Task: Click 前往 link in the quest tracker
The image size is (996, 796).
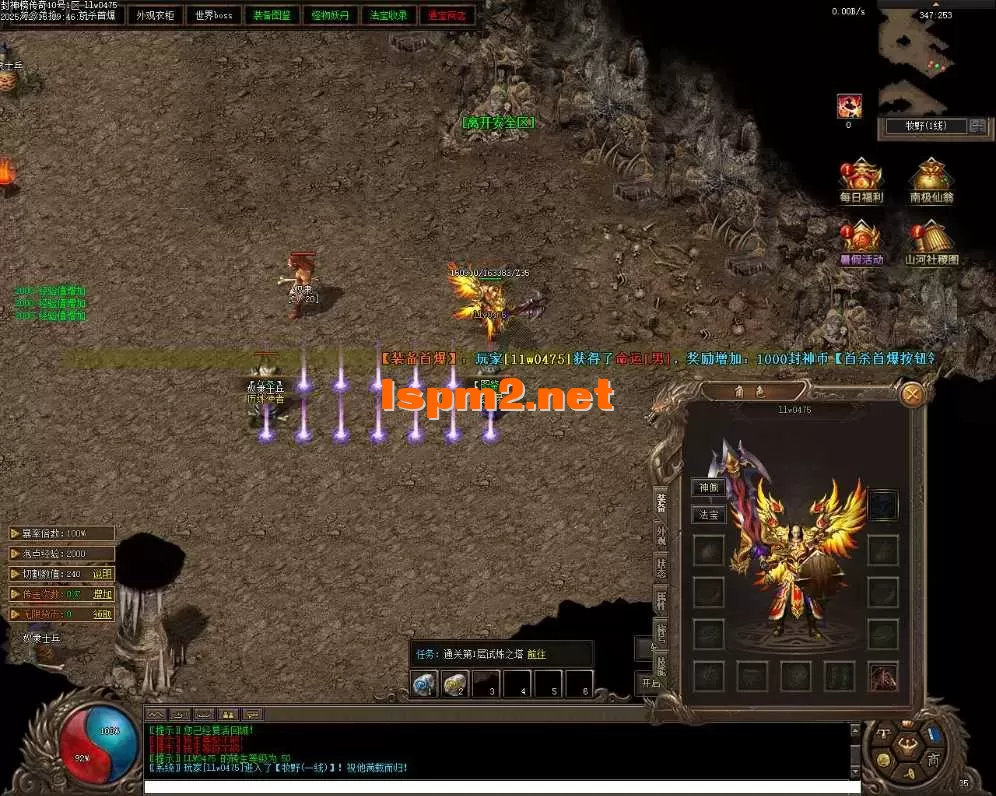Action: [537, 654]
